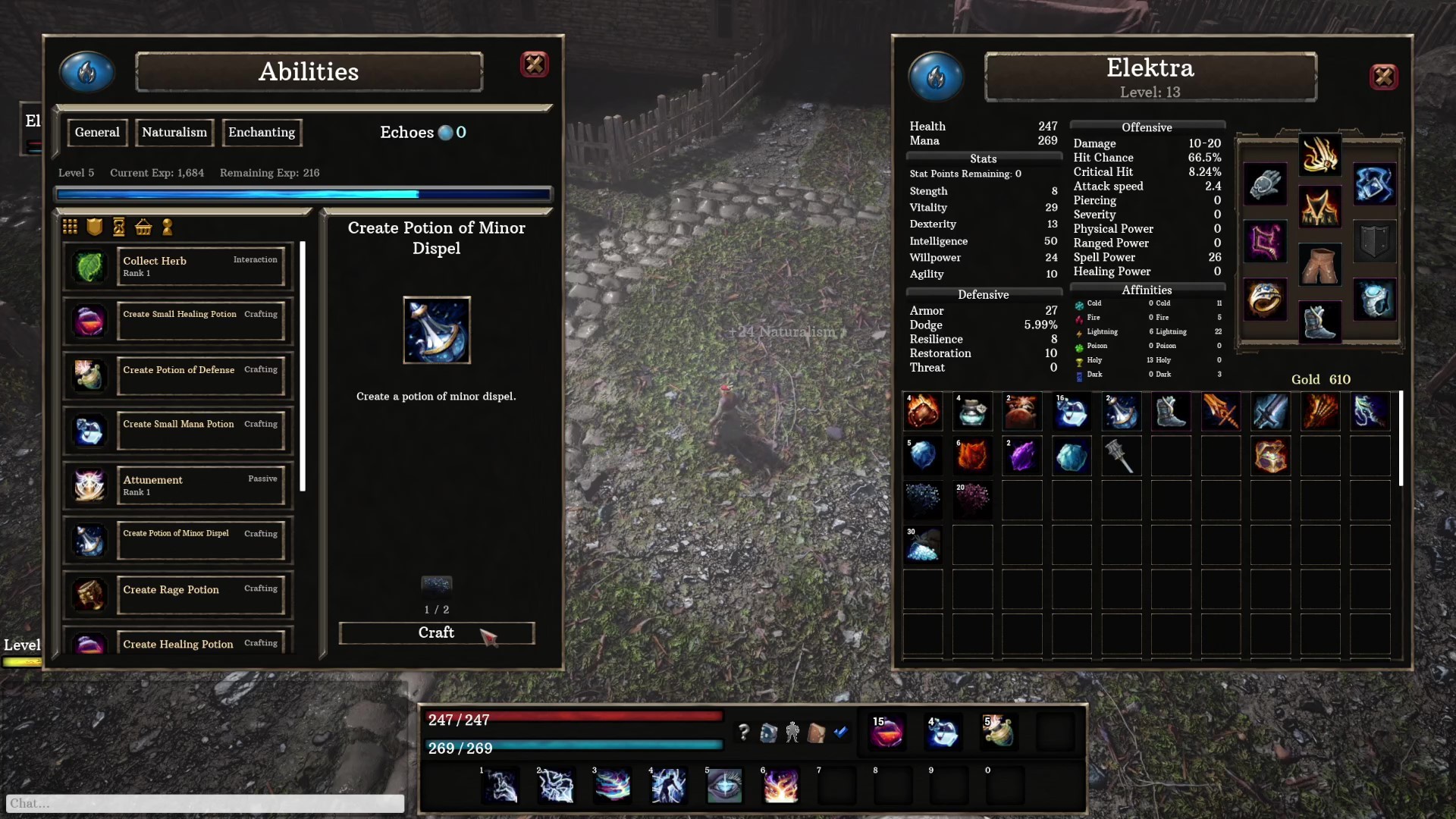Use the healing potion quick slot with 15
Screen dimensions: 1456x819
pyautogui.click(x=886, y=732)
